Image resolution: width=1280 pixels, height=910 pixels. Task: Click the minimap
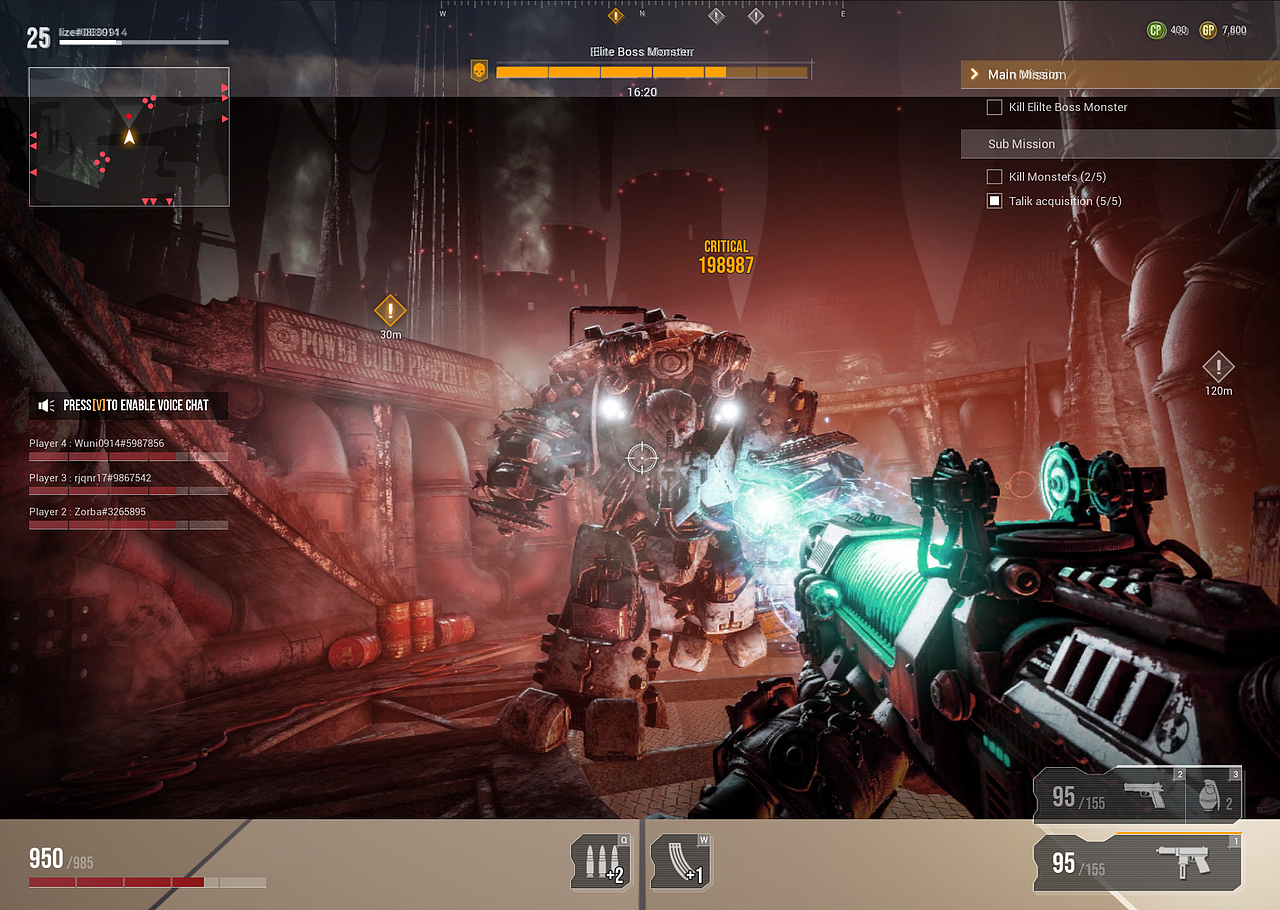point(129,137)
